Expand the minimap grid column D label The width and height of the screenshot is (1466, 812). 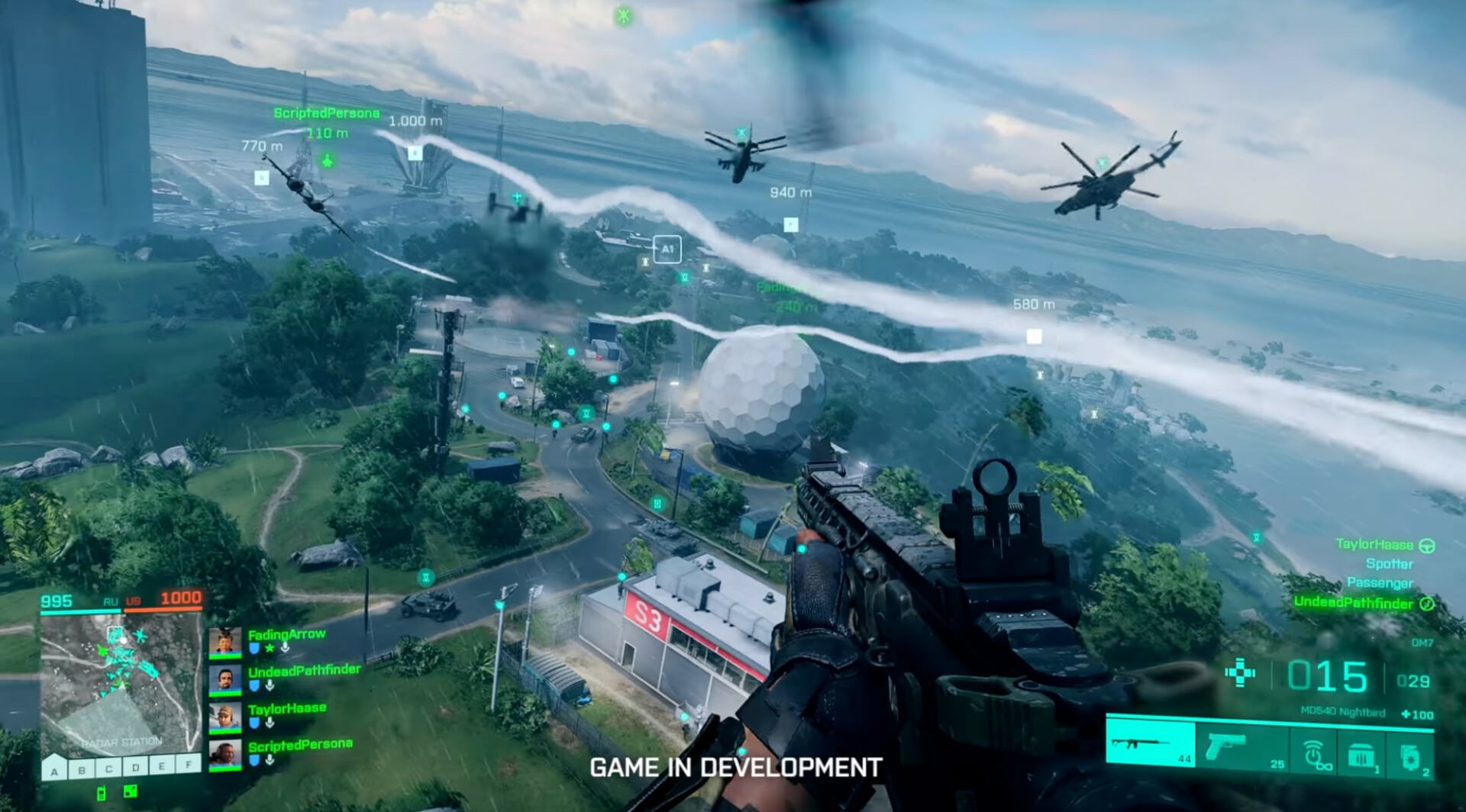point(134,767)
